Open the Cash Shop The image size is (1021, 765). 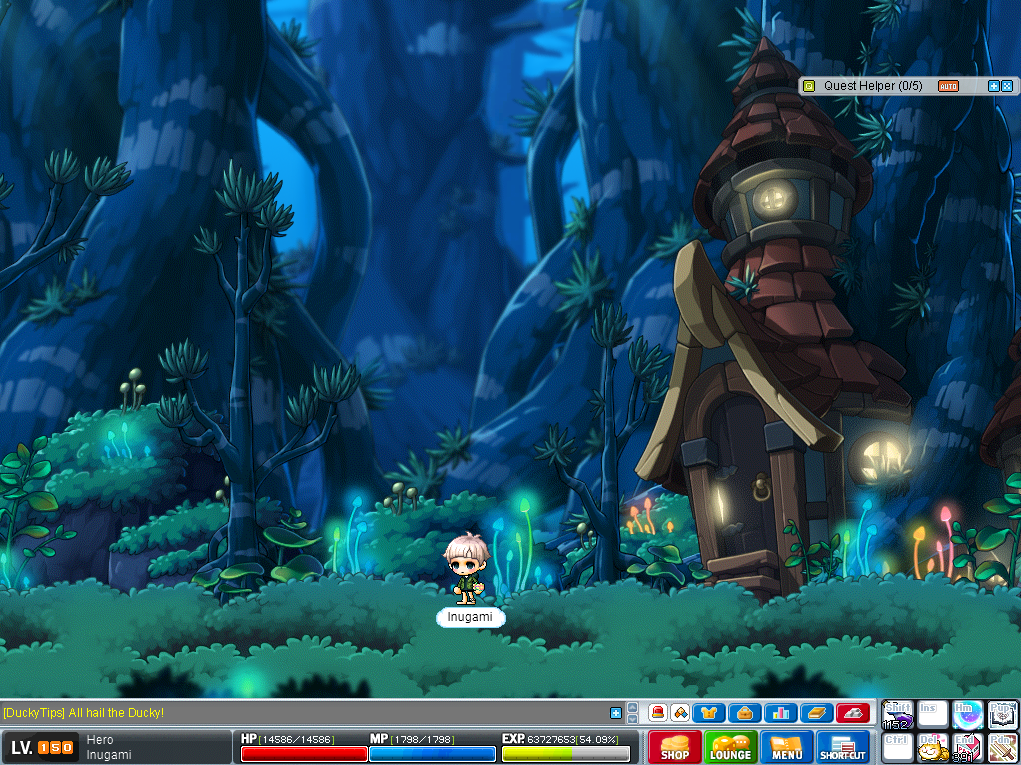pyautogui.click(x=674, y=747)
